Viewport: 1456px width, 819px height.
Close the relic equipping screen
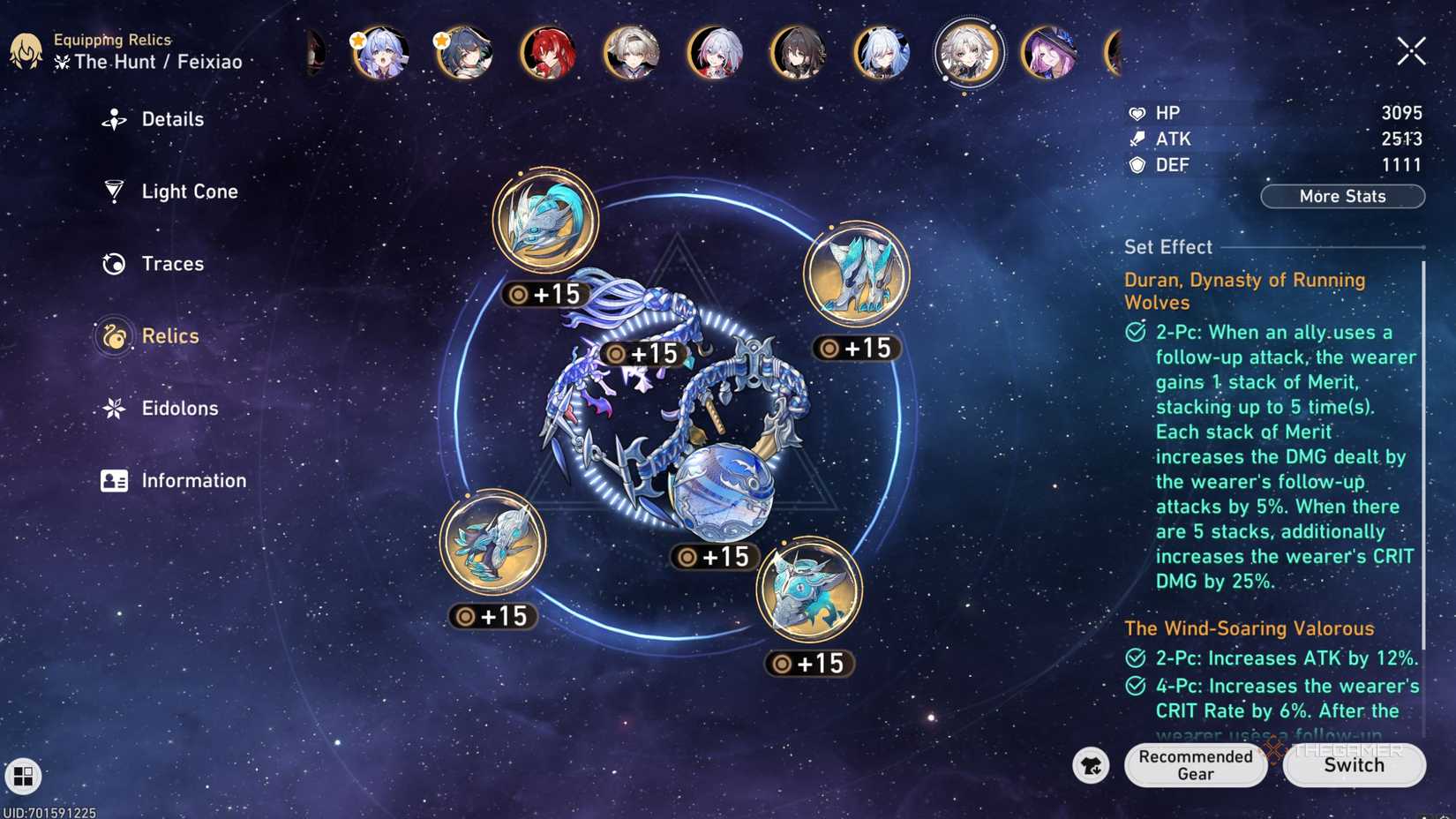point(1411,50)
